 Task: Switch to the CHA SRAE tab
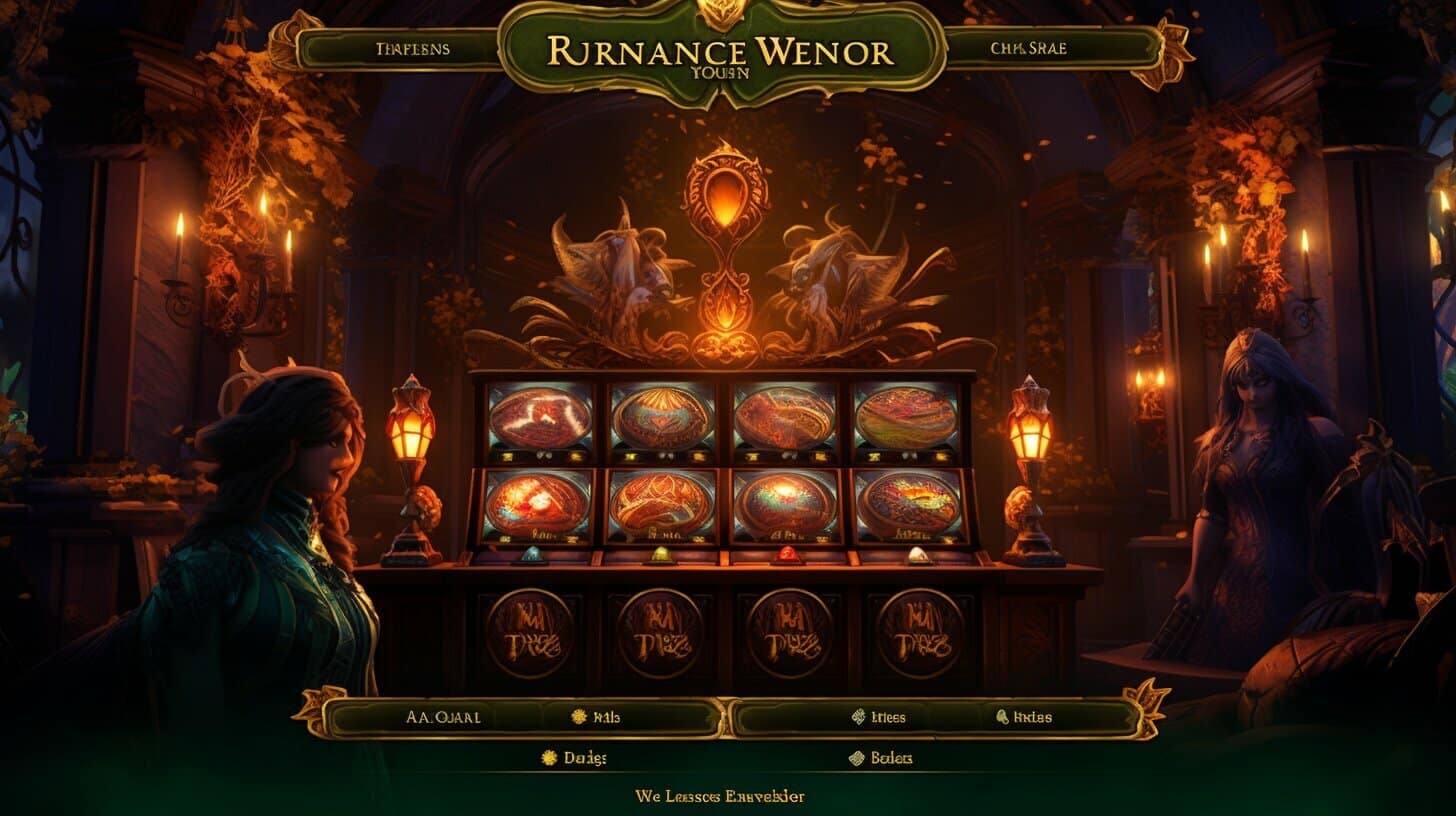pyautogui.click(x=1044, y=48)
